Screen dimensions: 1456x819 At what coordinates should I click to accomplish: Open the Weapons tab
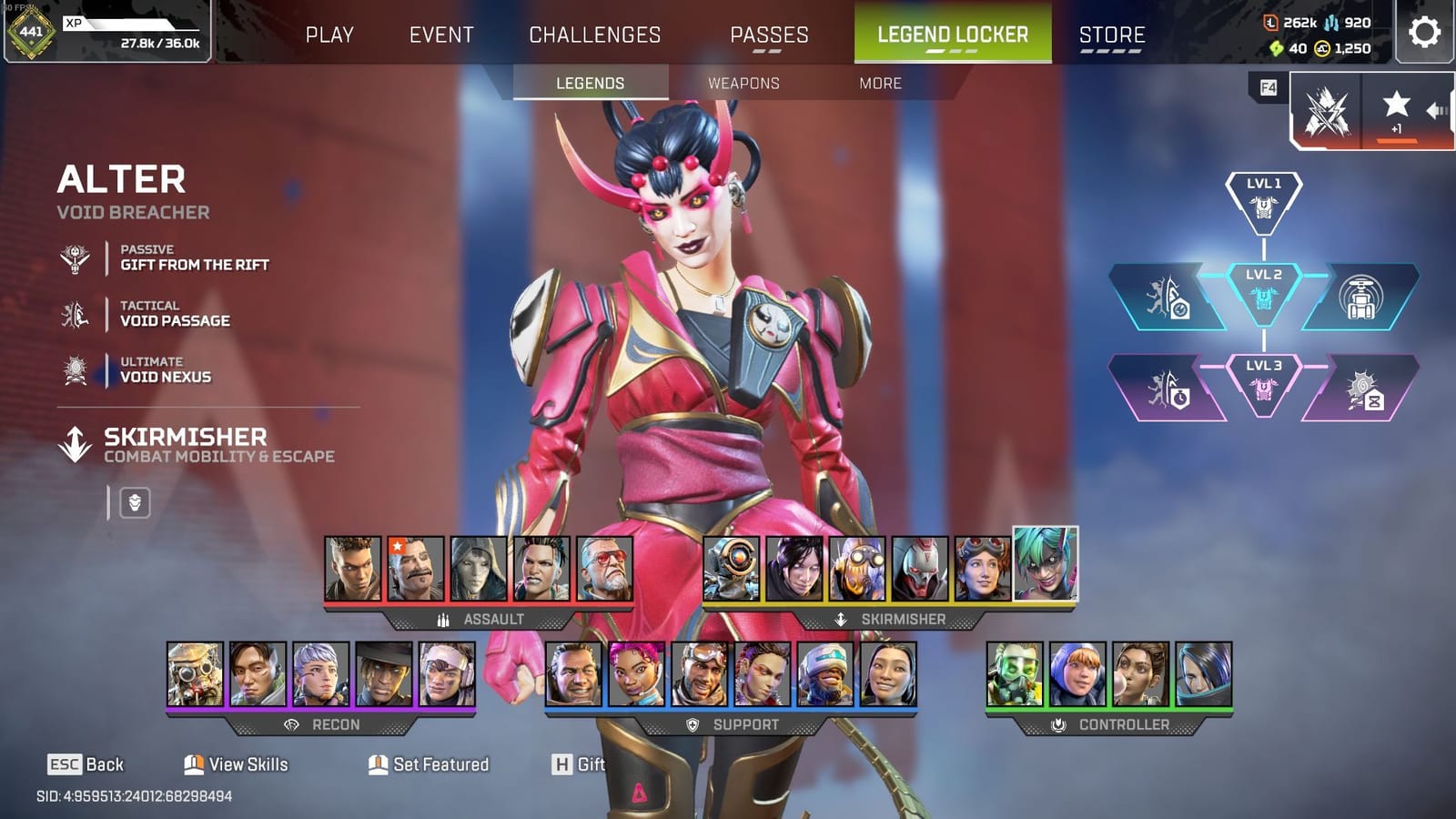click(743, 83)
